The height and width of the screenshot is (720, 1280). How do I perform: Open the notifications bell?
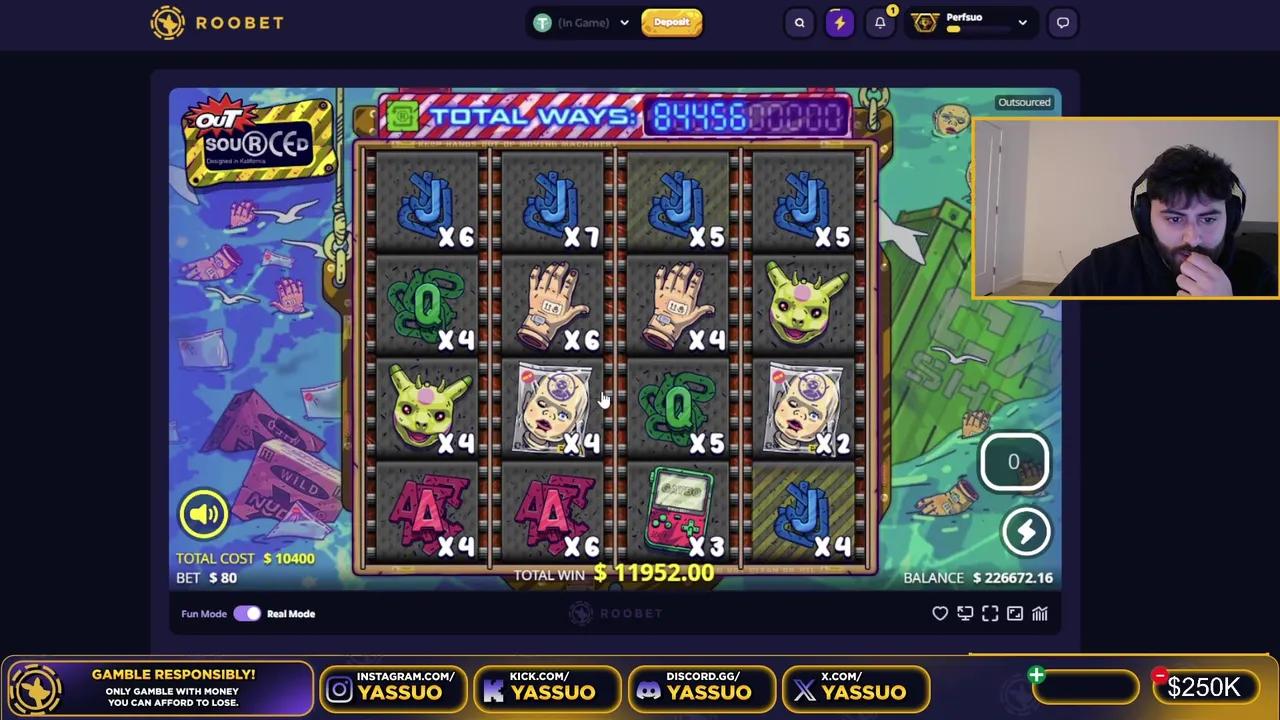(x=880, y=22)
